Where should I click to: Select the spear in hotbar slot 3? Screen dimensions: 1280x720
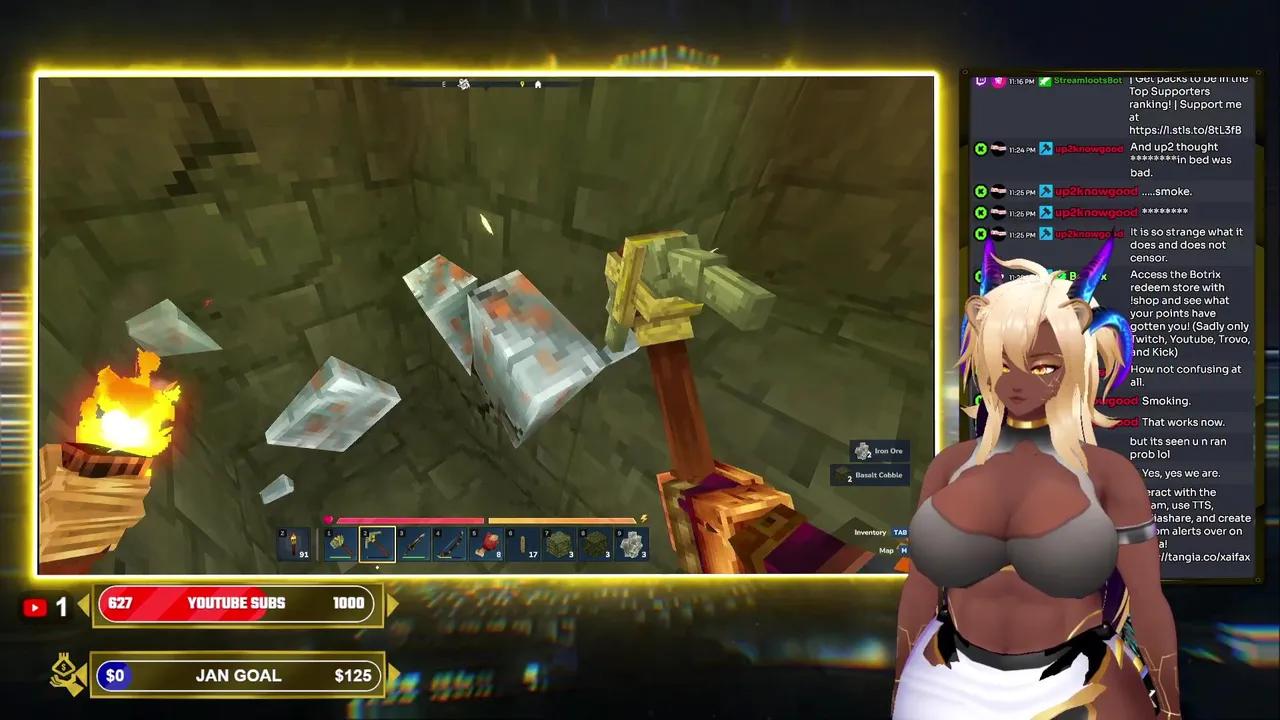coord(414,544)
